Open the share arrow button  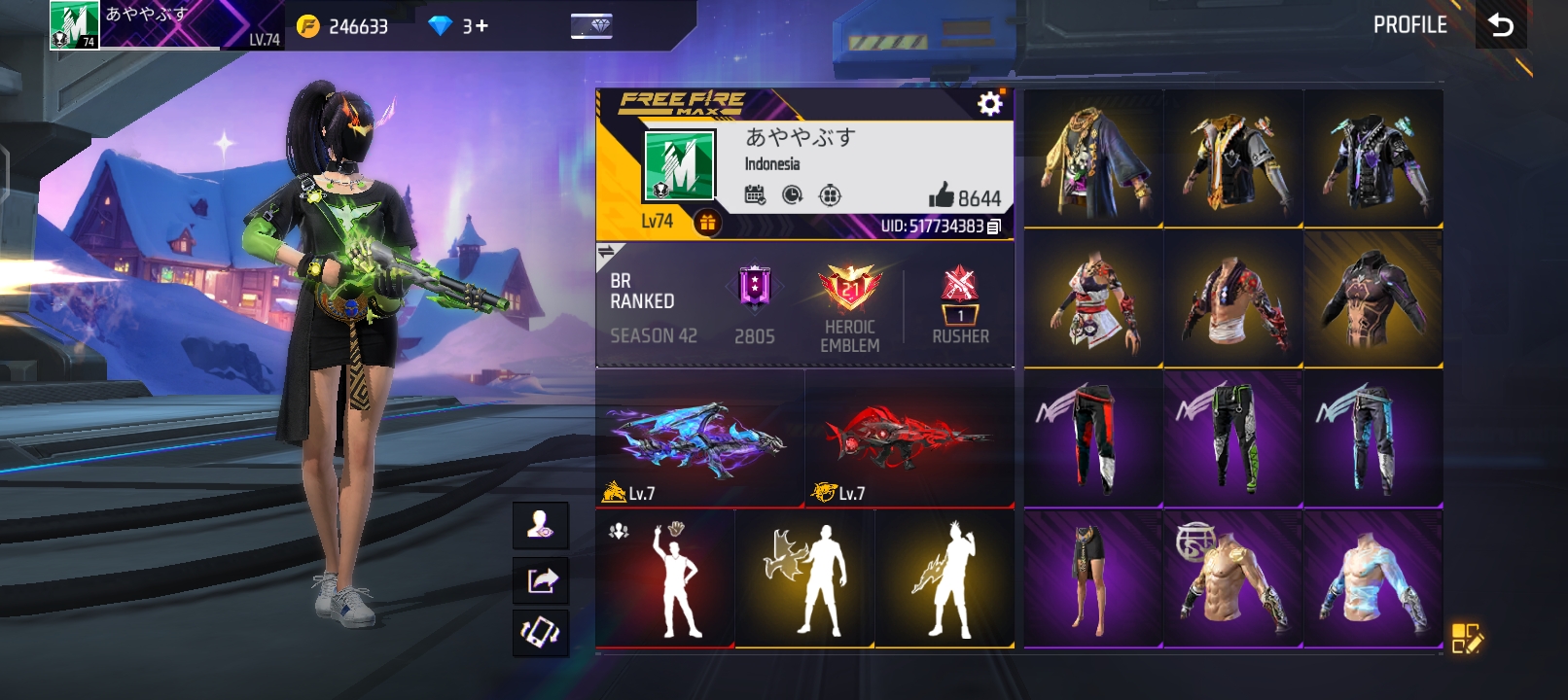click(541, 580)
